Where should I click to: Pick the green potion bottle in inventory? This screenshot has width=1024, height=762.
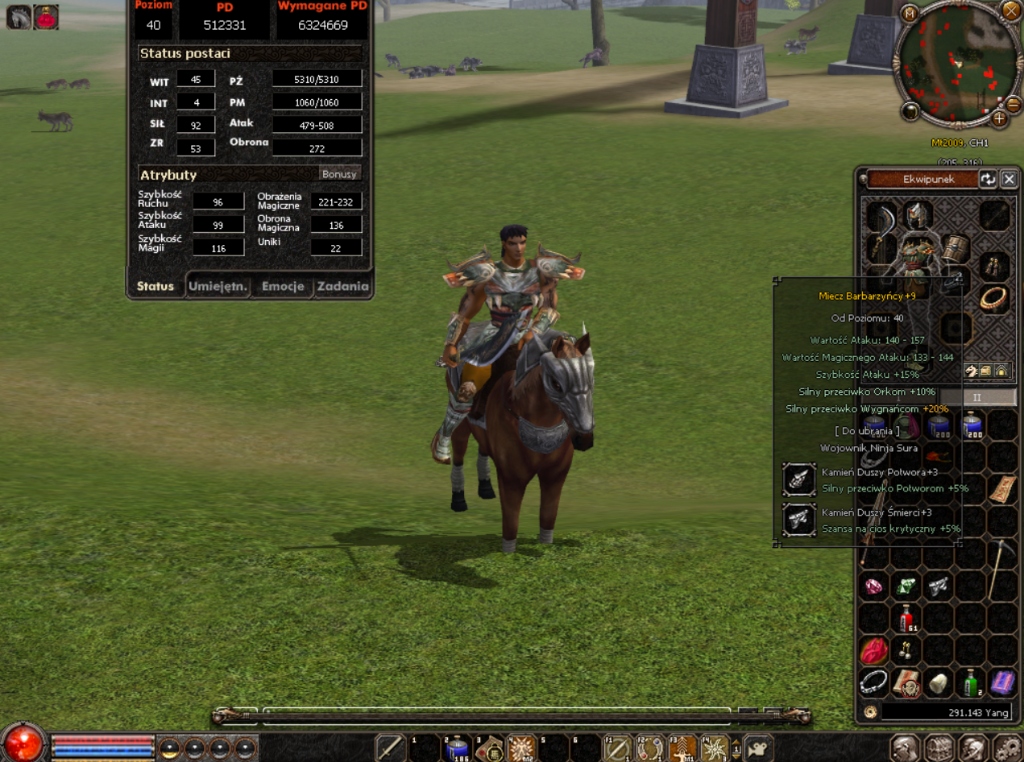(970, 683)
